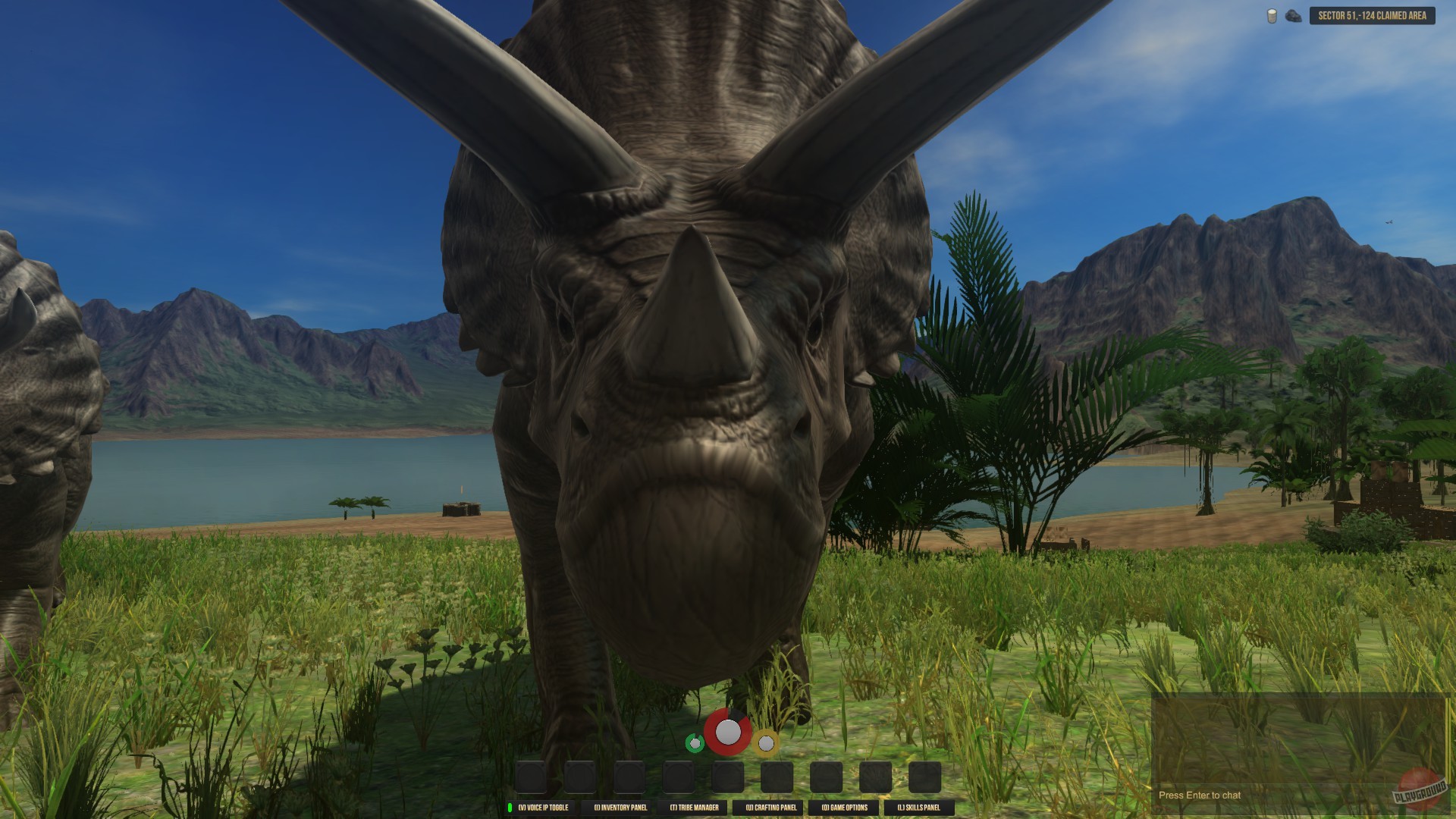Click the red health ring indicator

[730, 732]
